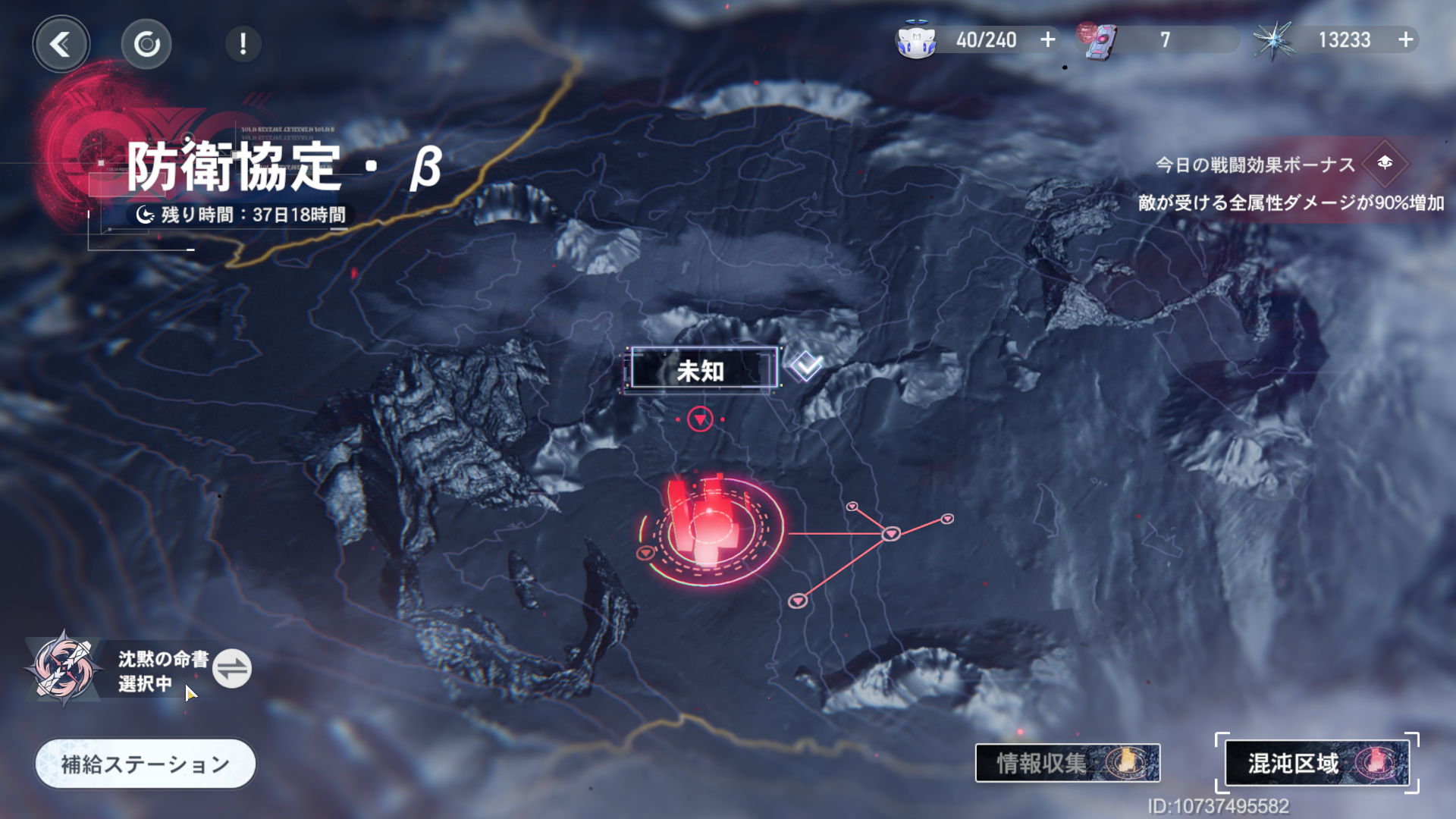The image size is (1456, 819).
Task: Open the exclamation mark info button
Action: pyautogui.click(x=243, y=44)
